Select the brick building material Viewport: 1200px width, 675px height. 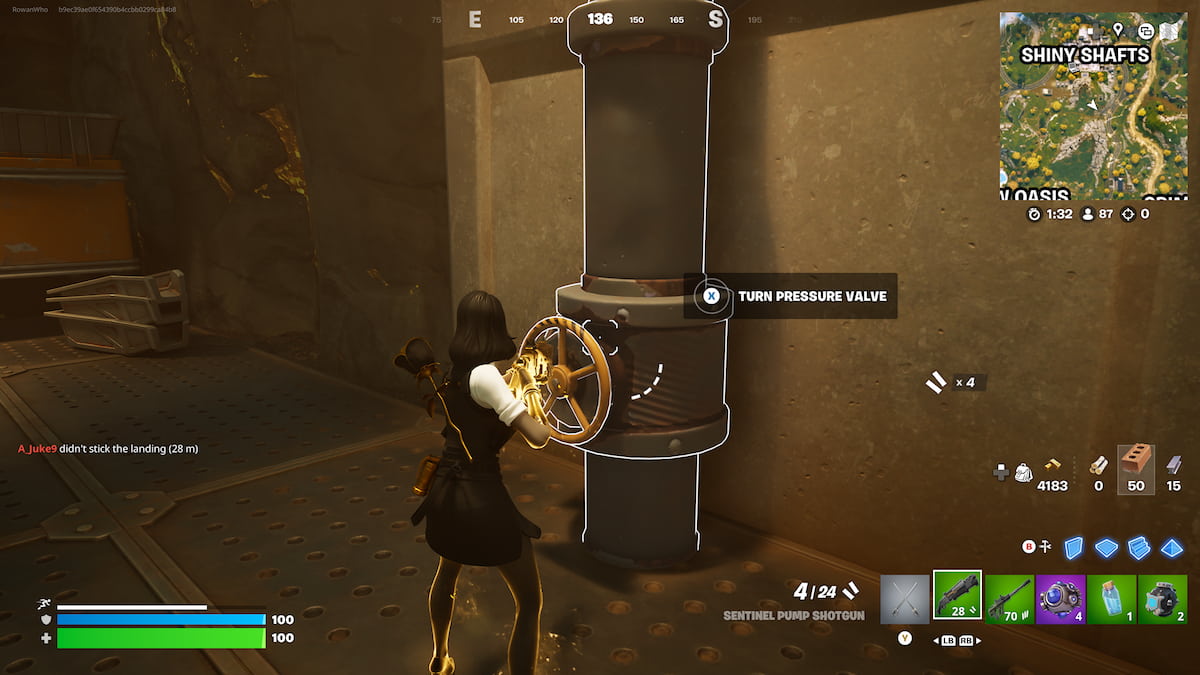[x=1135, y=464]
